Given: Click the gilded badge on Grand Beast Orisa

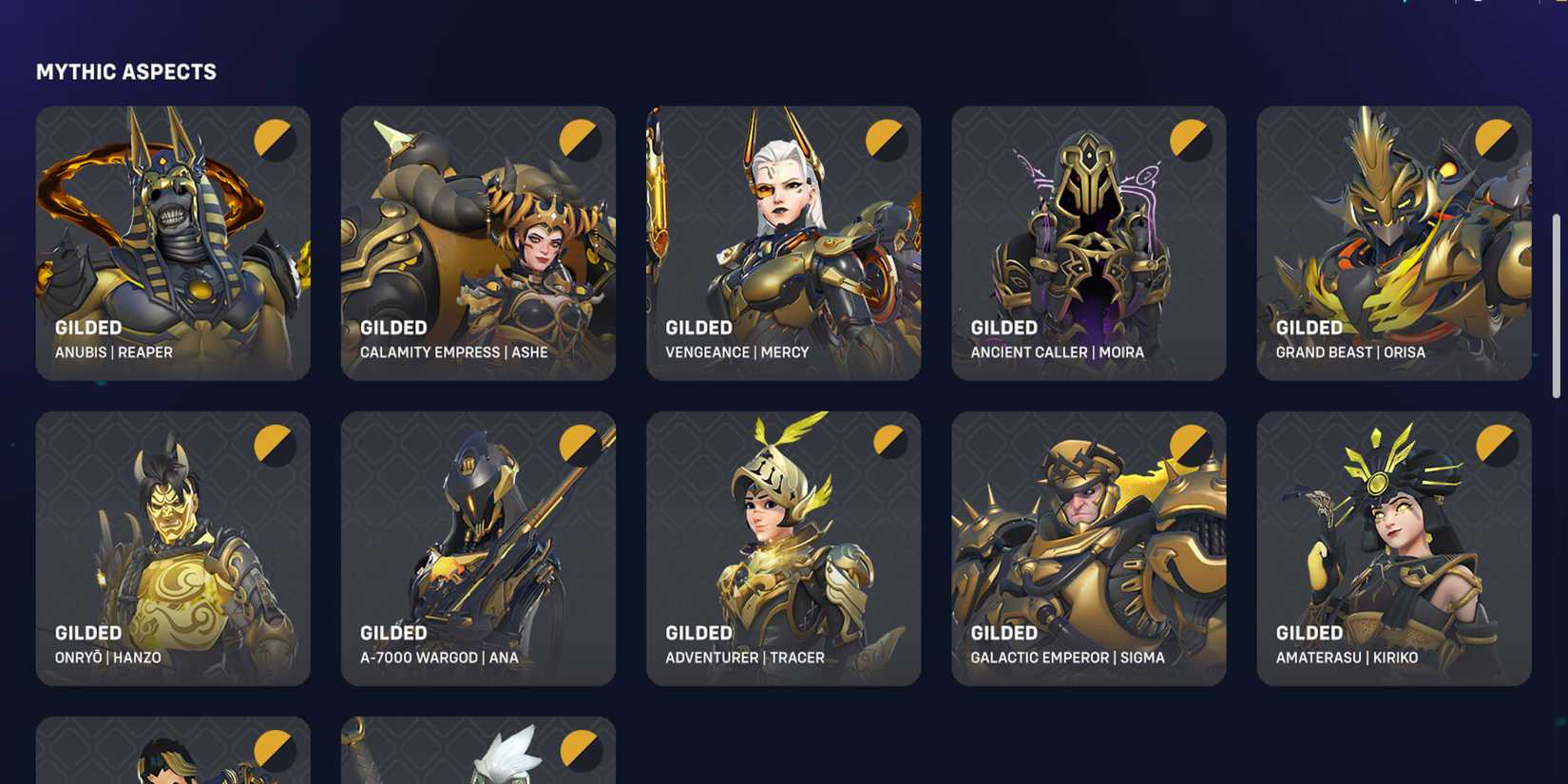Looking at the screenshot, I should click(1496, 139).
